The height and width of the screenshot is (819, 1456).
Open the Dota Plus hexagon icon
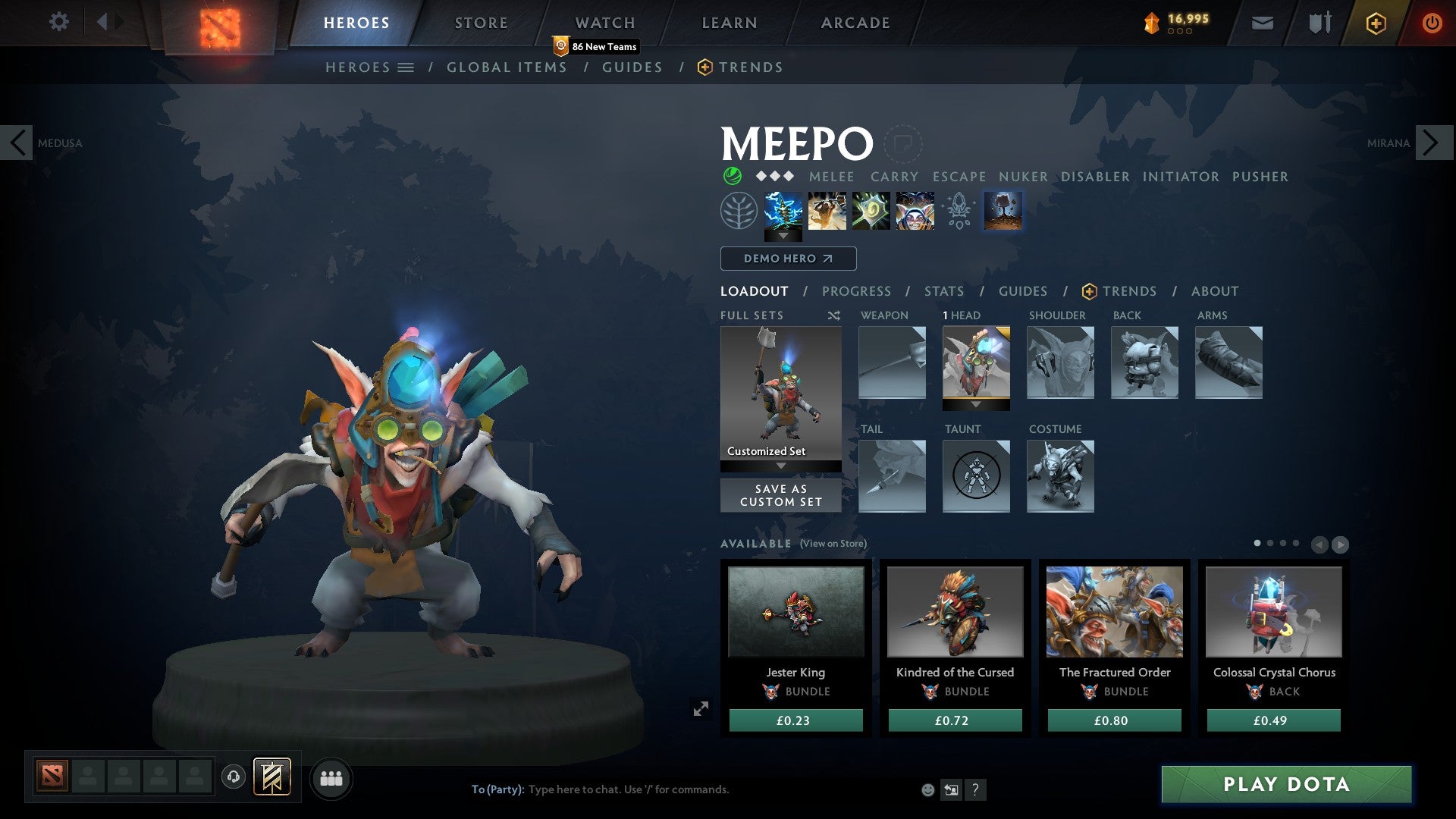click(x=1375, y=23)
